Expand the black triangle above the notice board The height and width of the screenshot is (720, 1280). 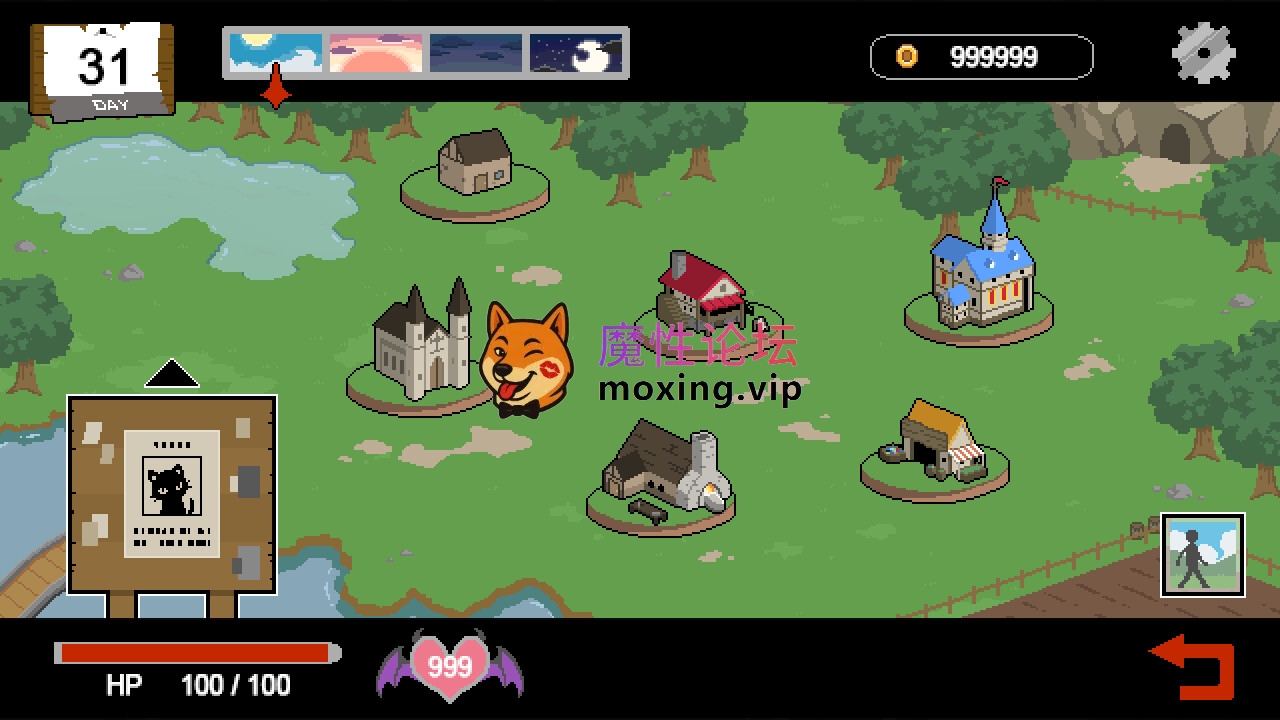point(172,374)
